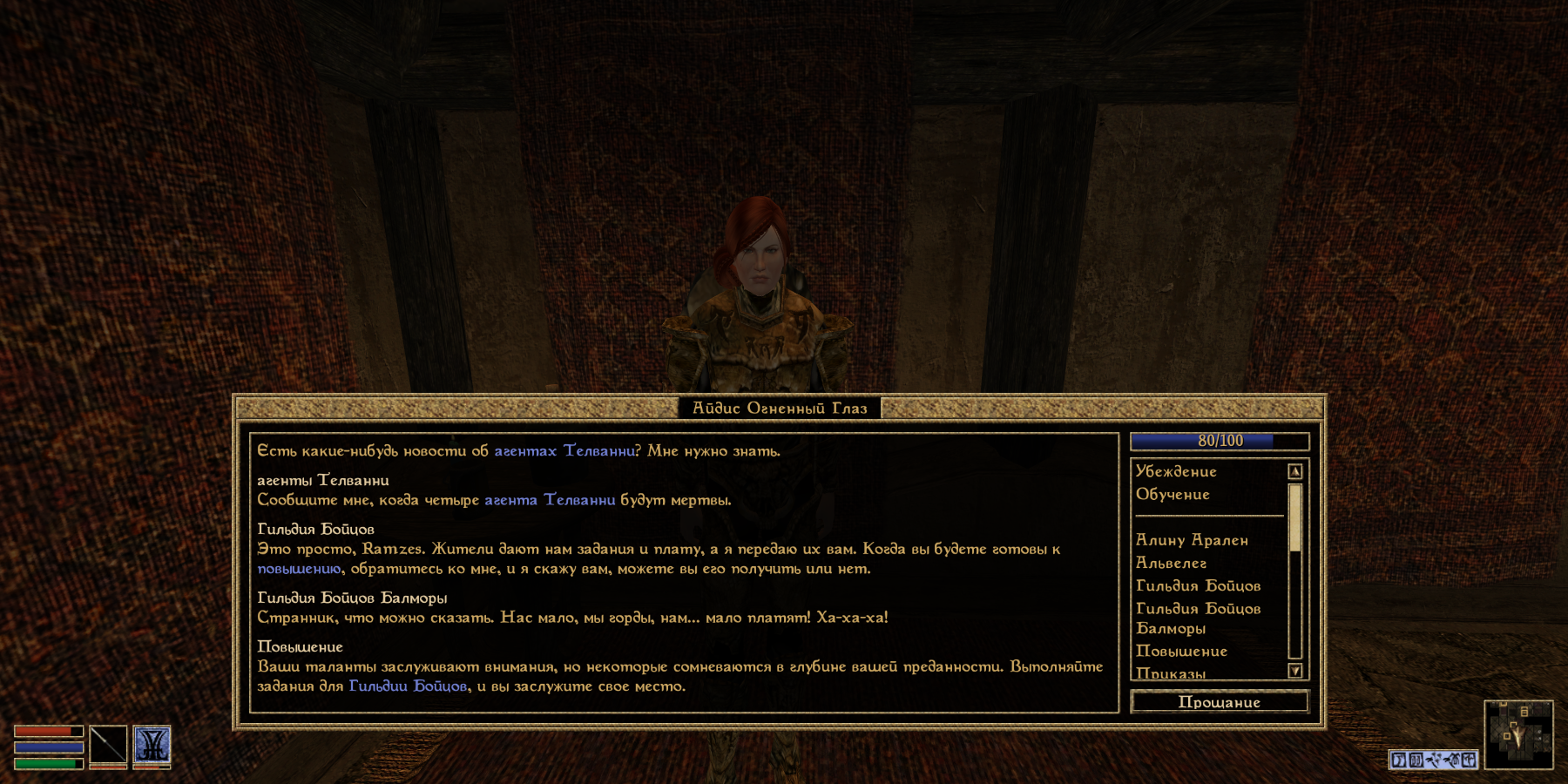Click the topic list's up arrow

1295,471
